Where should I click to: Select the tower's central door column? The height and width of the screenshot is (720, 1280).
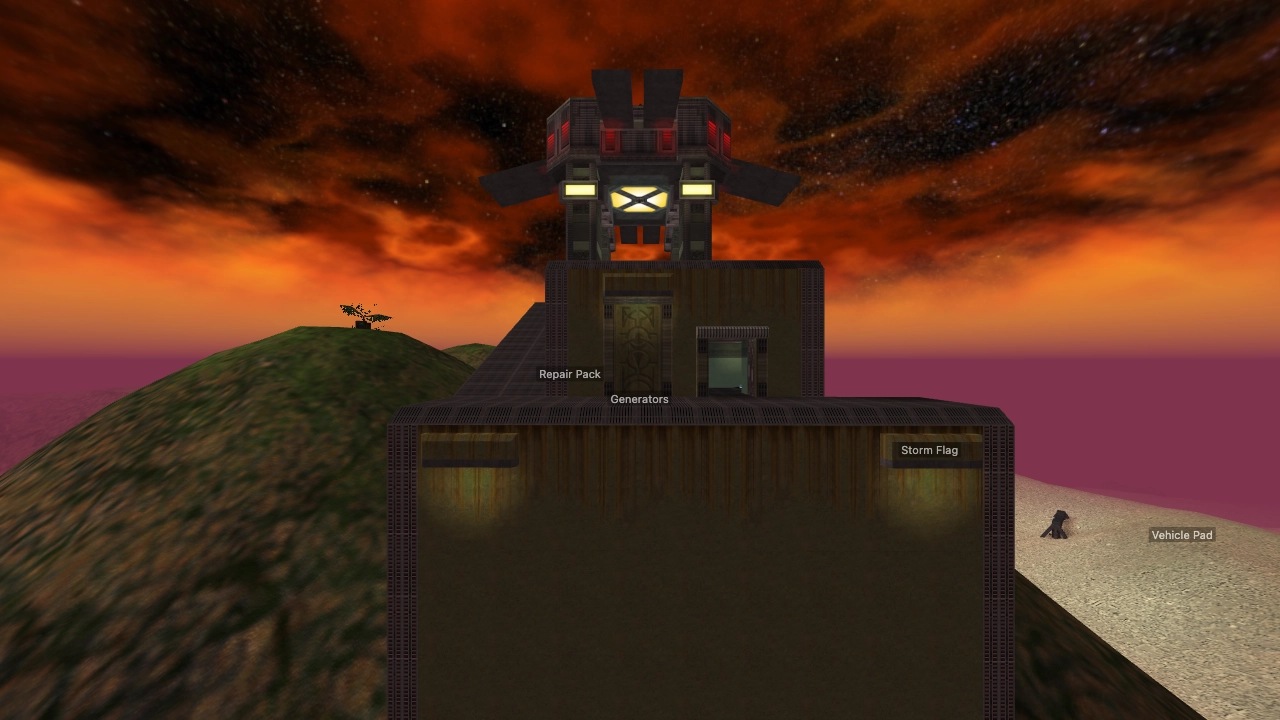point(639,230)
